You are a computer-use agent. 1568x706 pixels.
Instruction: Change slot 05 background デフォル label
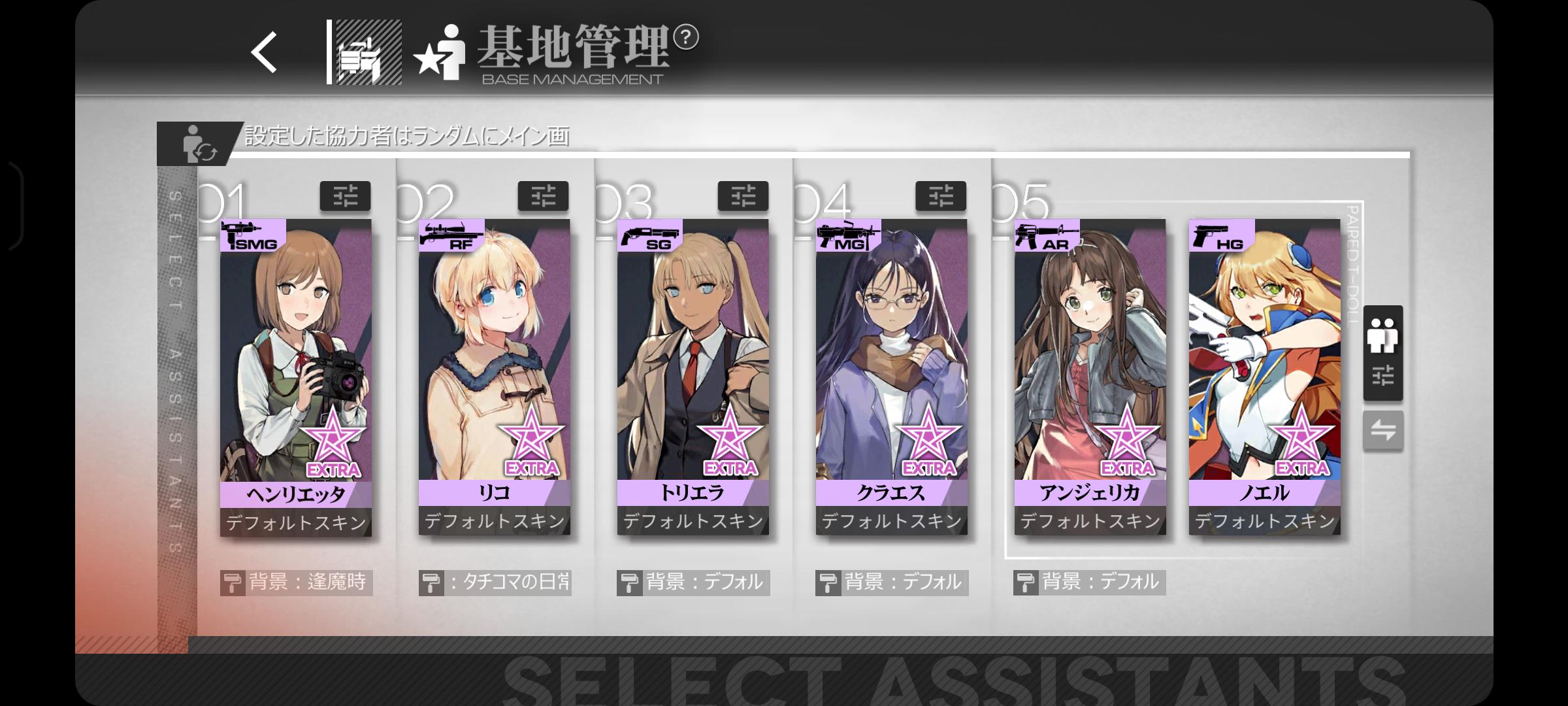pyautogui.click(x=1089, y=582)
